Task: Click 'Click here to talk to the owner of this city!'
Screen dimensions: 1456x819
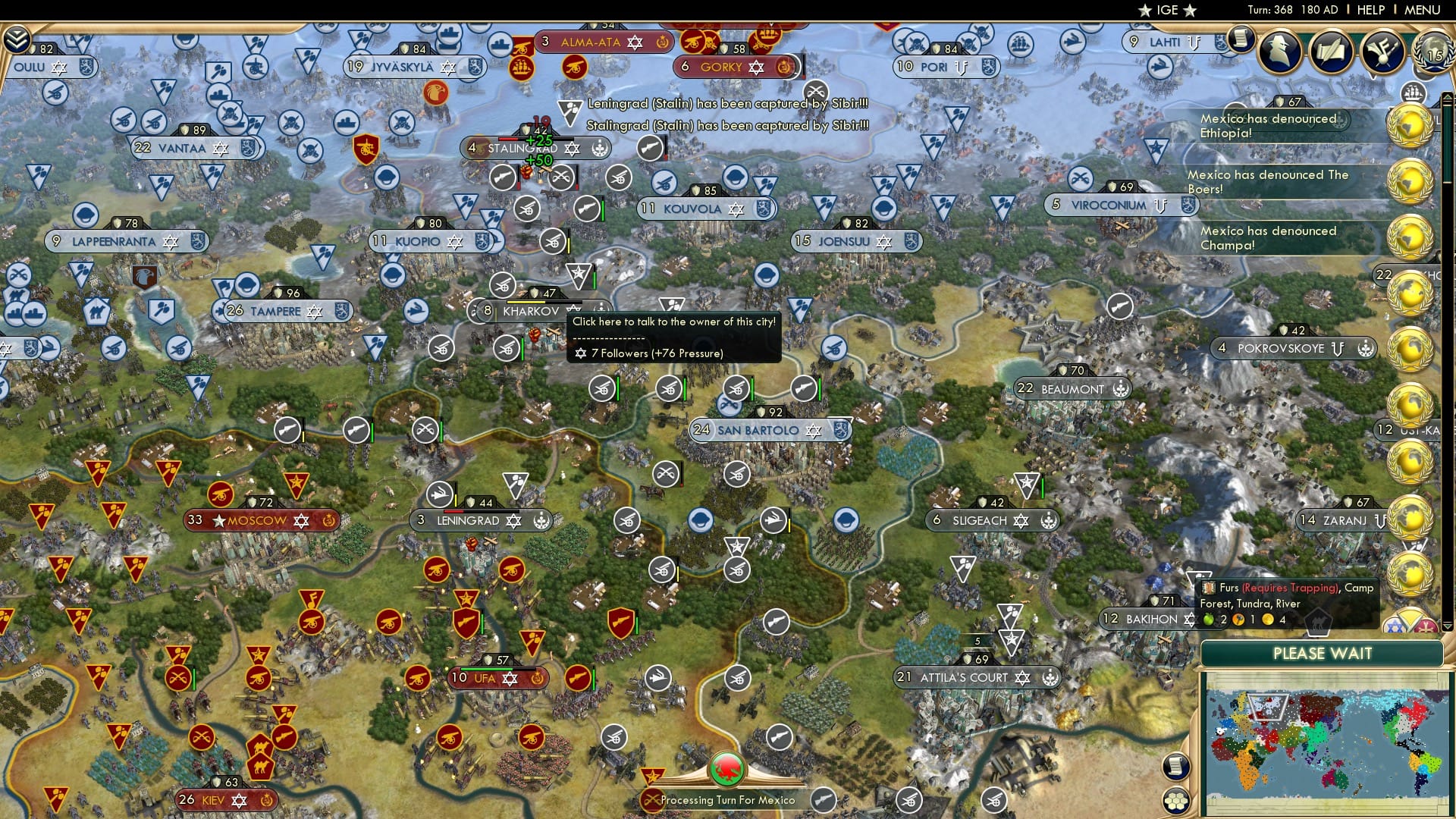Action: coord(673,322)
